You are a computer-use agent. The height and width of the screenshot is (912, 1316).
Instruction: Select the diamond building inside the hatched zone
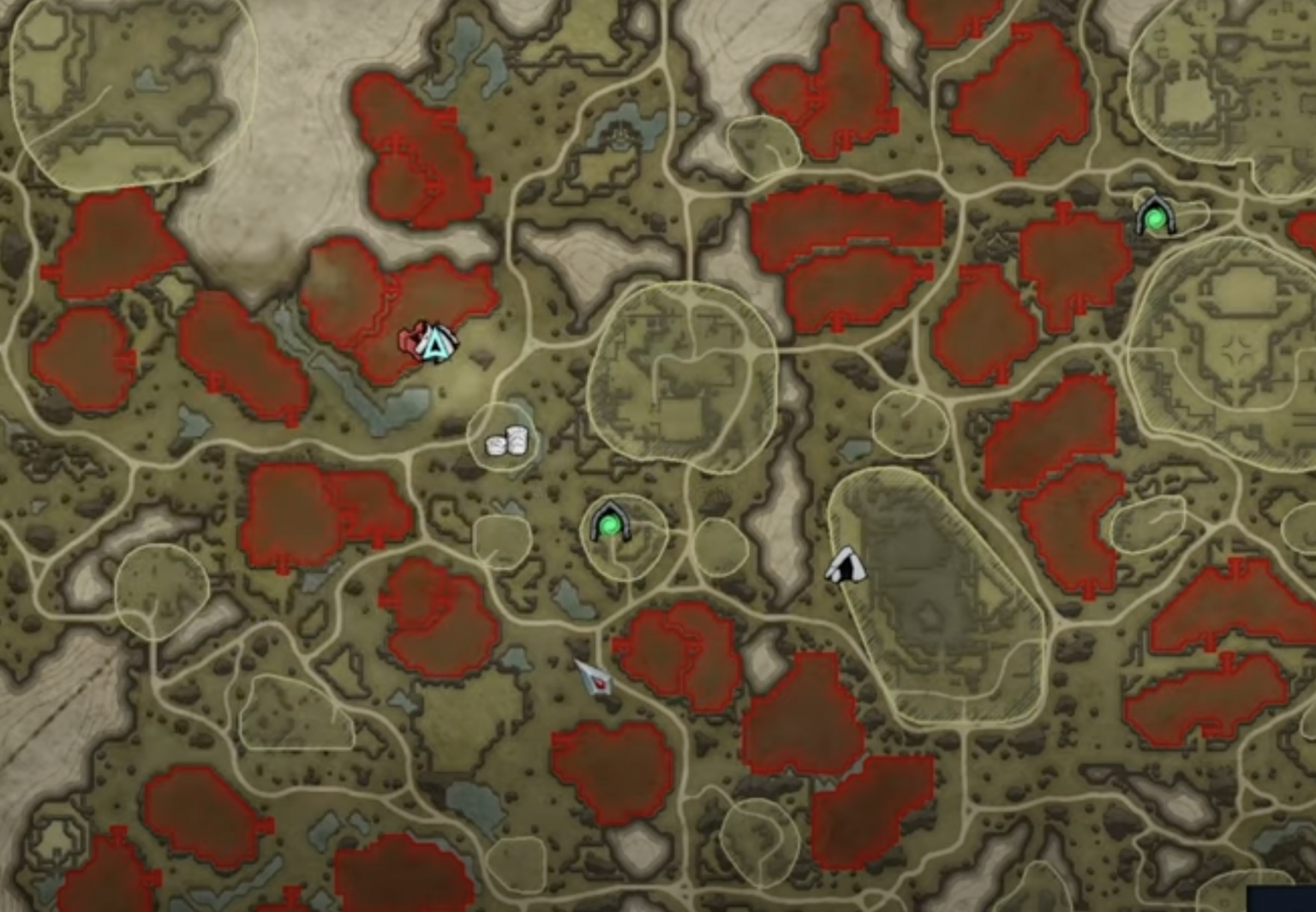(926, 616)
